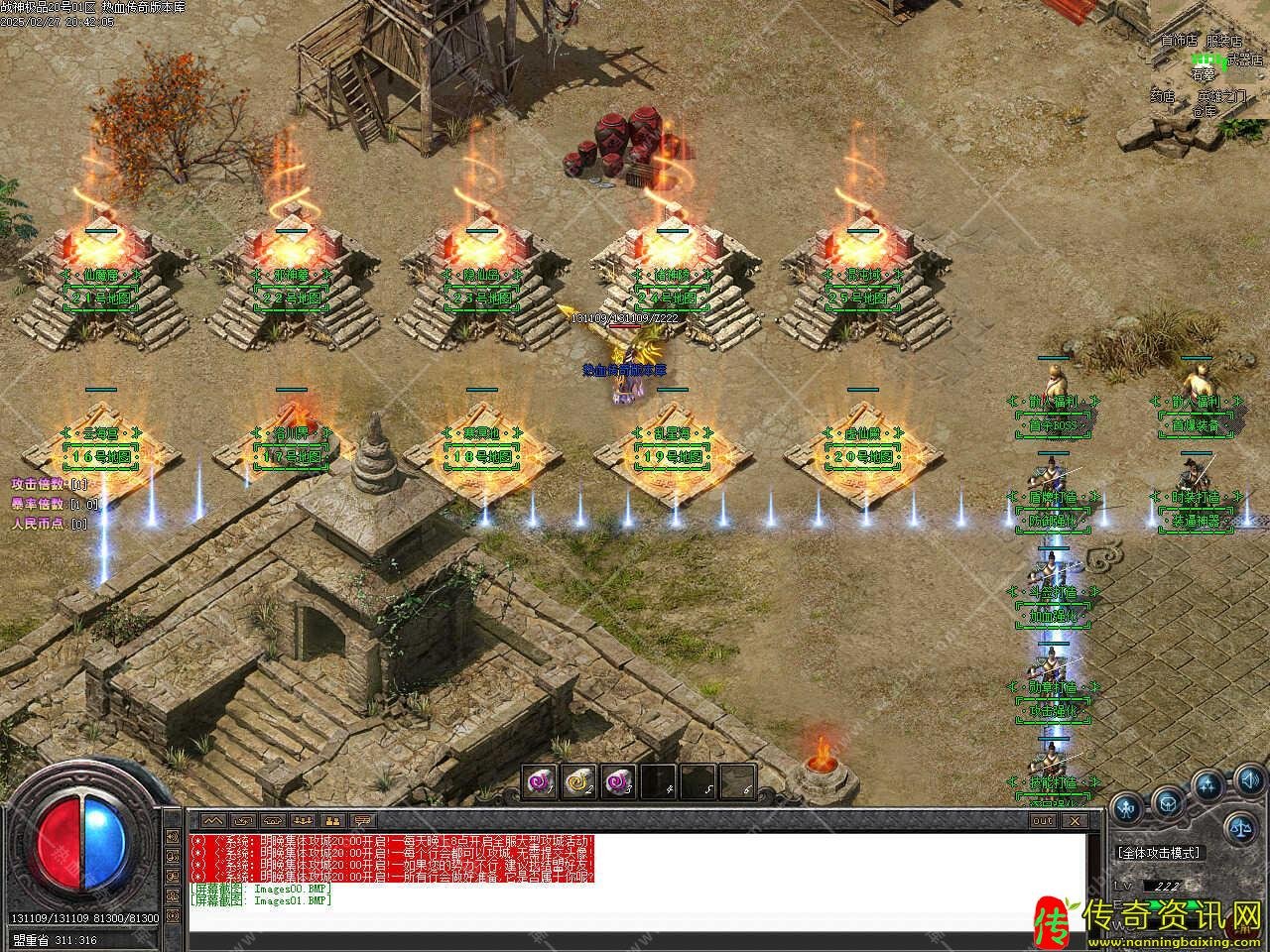
Task: Click the 'out' button on chat bar
Action: (1042, 821)
